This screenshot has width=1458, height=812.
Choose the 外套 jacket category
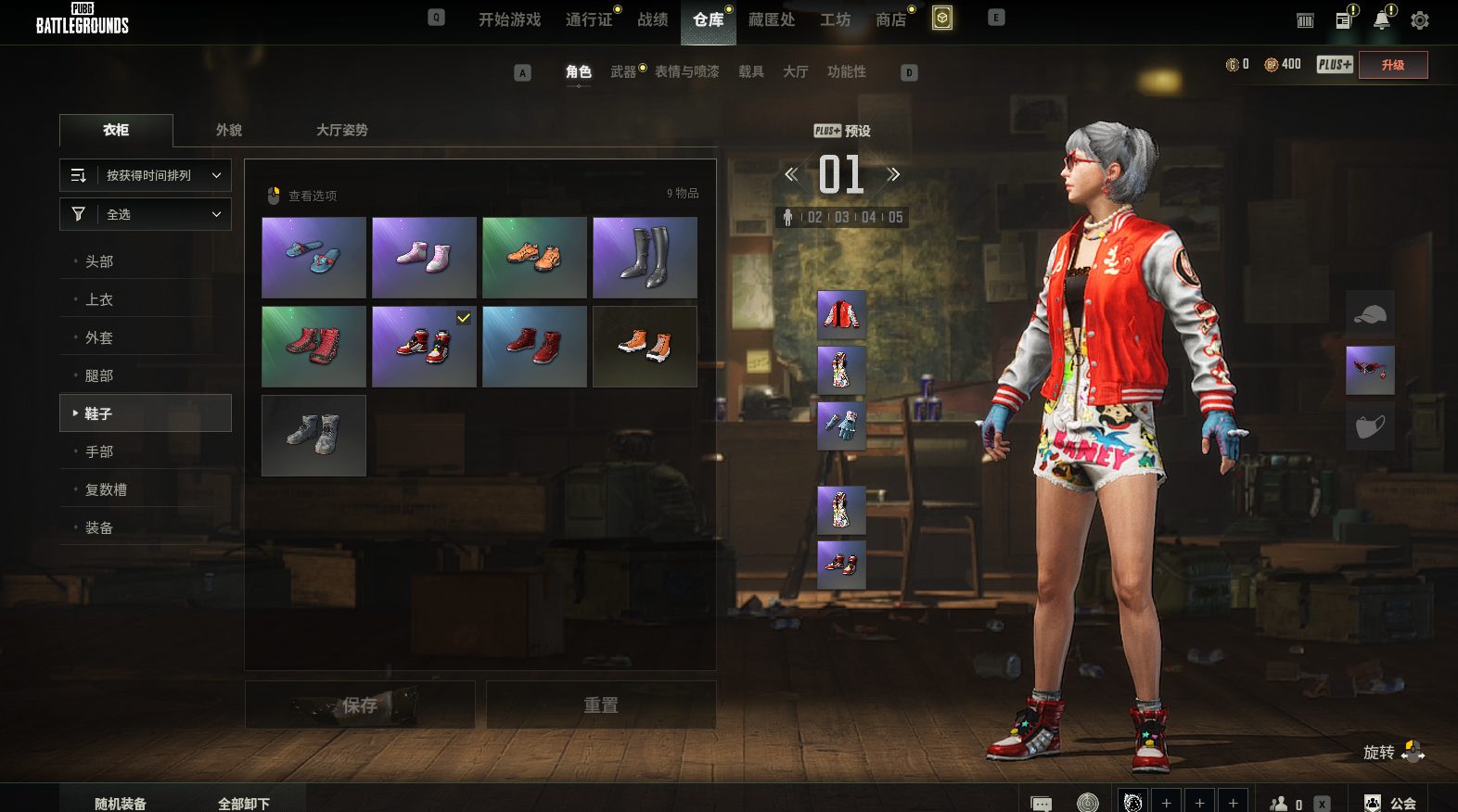(x=99, y=337)
